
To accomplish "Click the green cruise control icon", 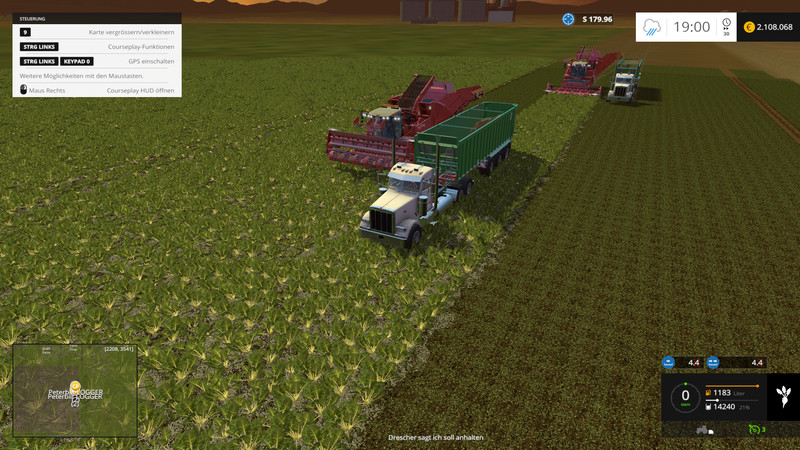I will [754, 430].
